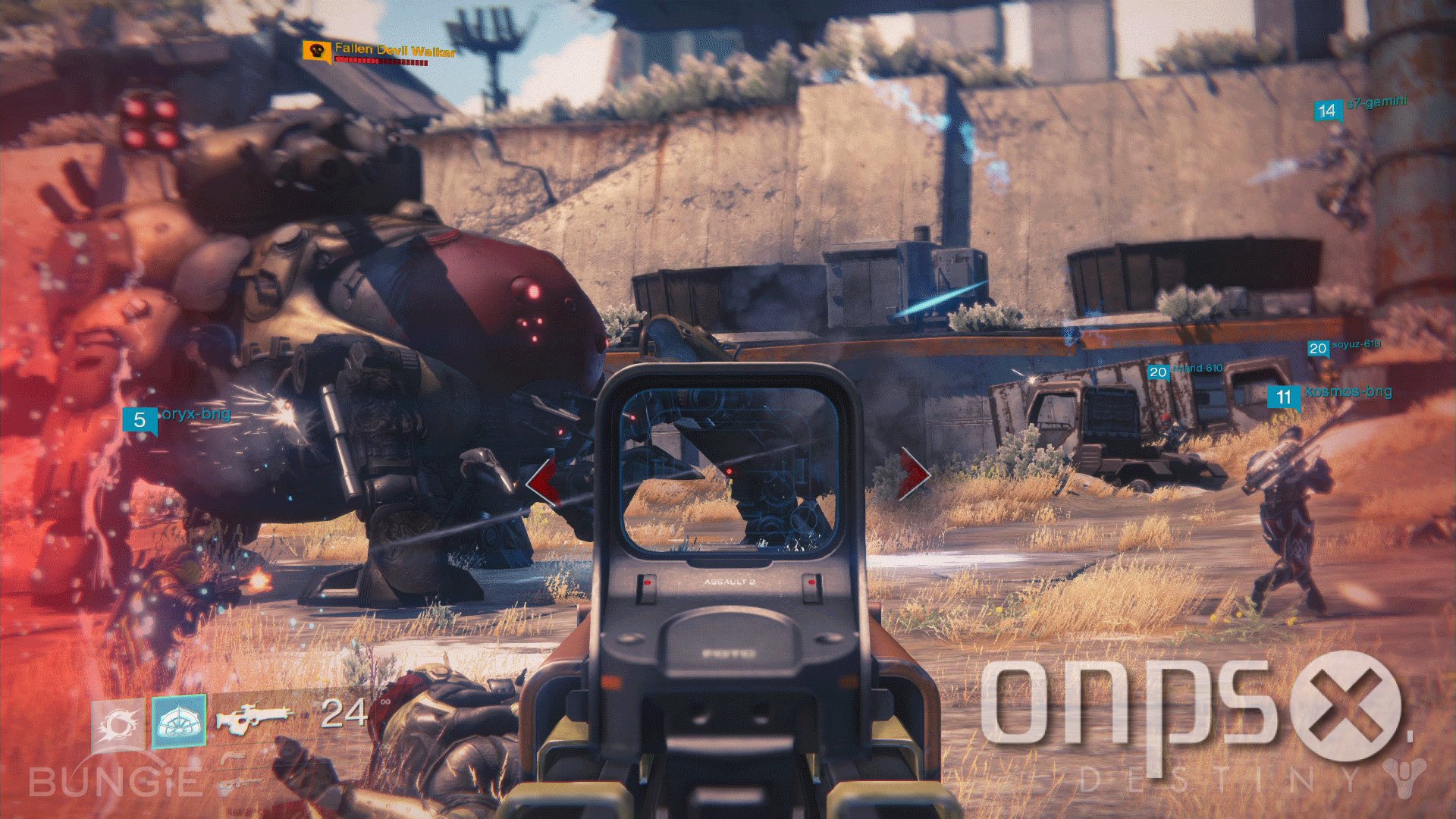Viewport: 1456px width, 819px height.
Task: Select the Fallen Devil Walker nameplate
Action: 394,50
